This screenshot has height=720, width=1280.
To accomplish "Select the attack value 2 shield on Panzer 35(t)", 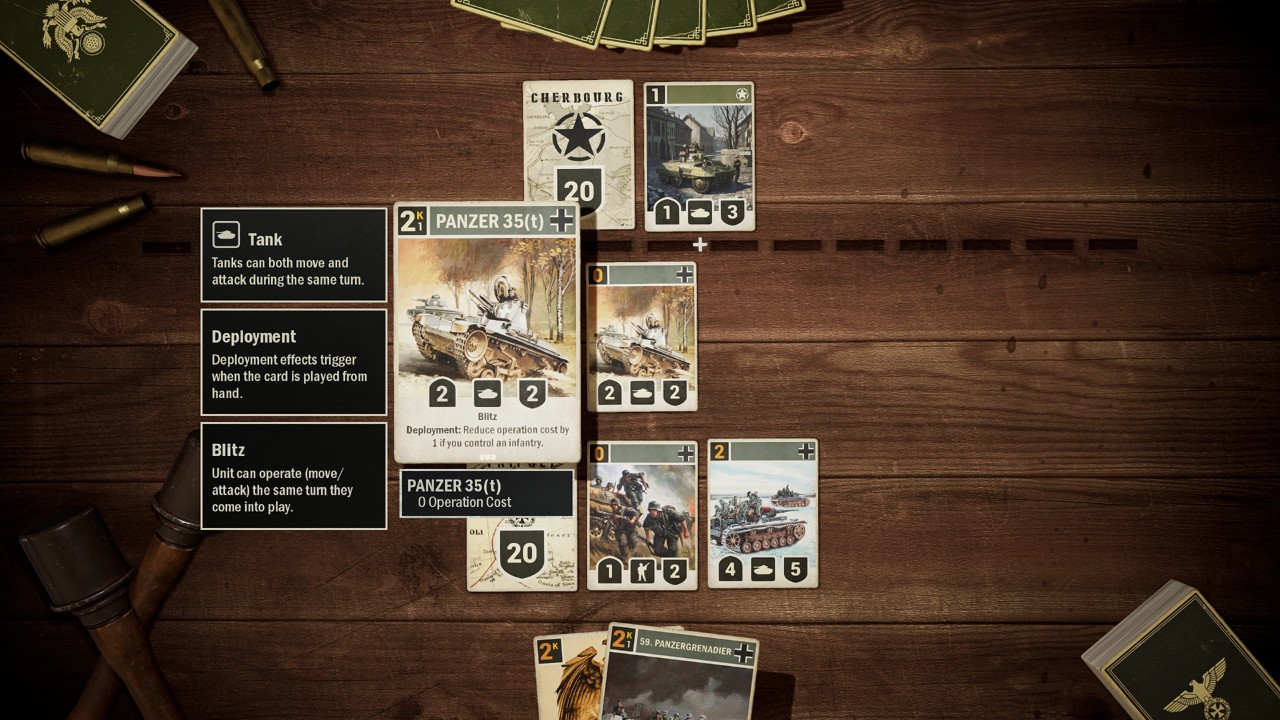I will [441, 392].
